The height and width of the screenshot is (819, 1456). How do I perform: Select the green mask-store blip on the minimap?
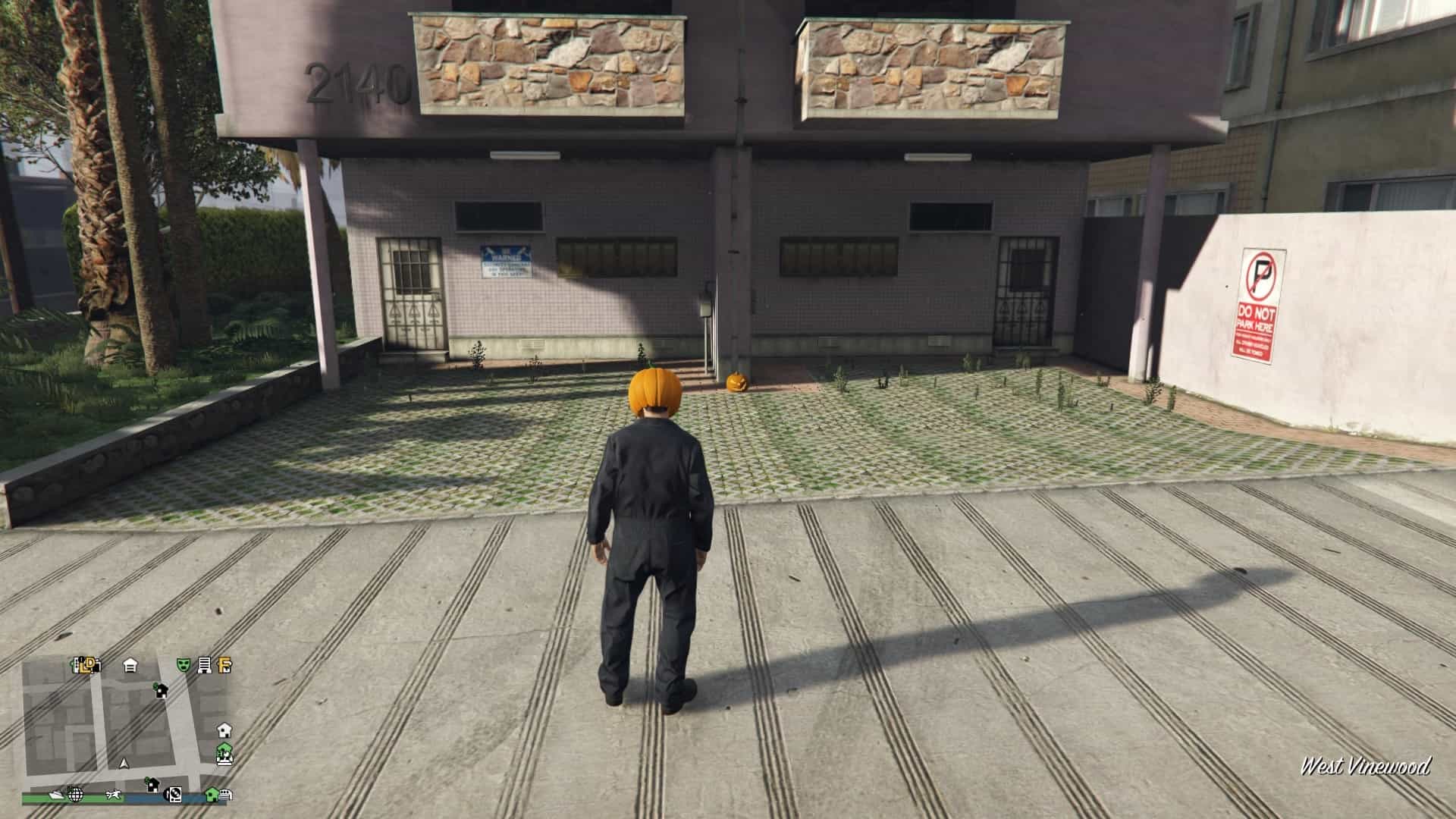183,665
